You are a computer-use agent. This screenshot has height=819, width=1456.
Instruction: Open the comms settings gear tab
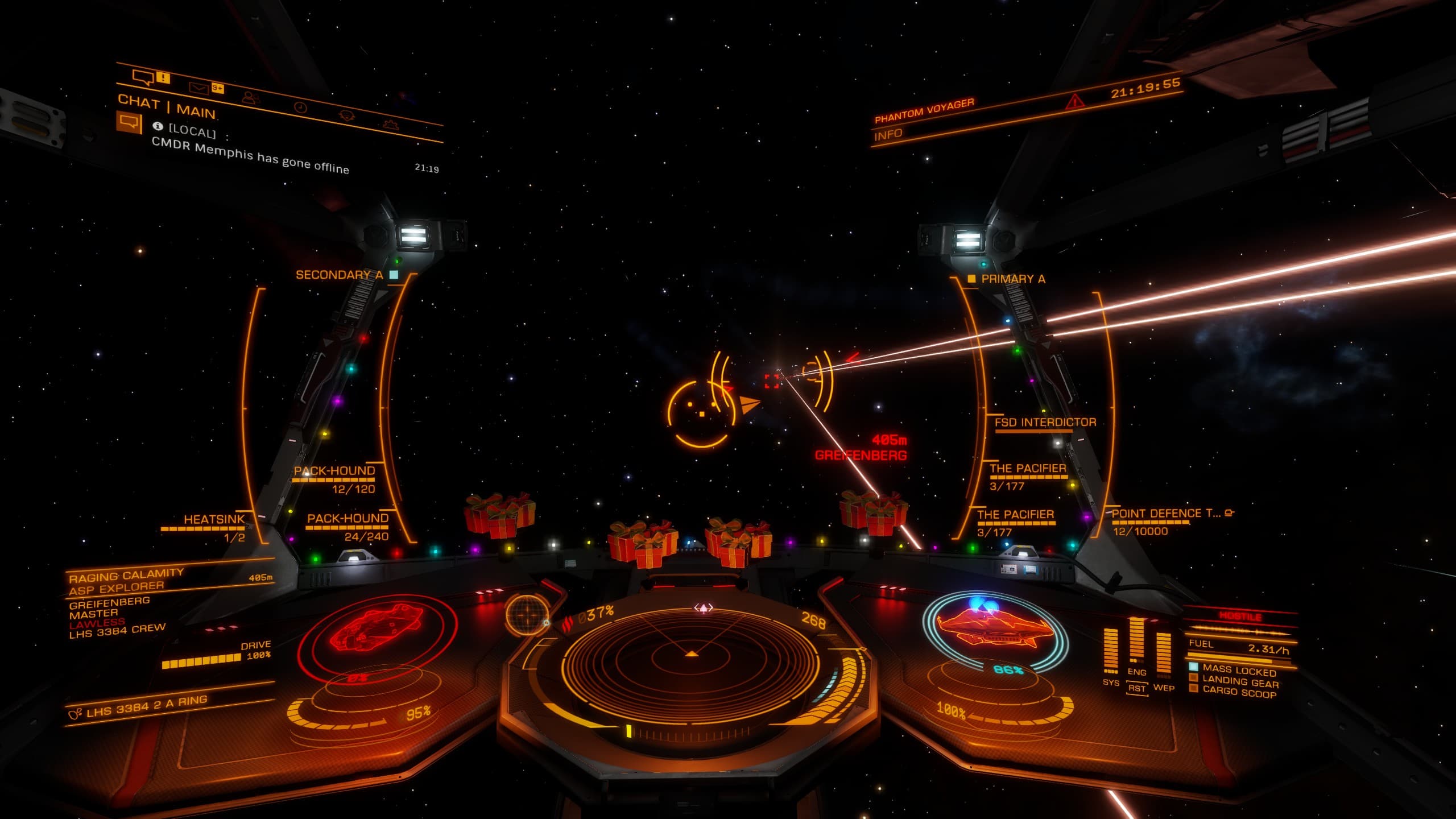pyautogui.click(x=390, y=123)
